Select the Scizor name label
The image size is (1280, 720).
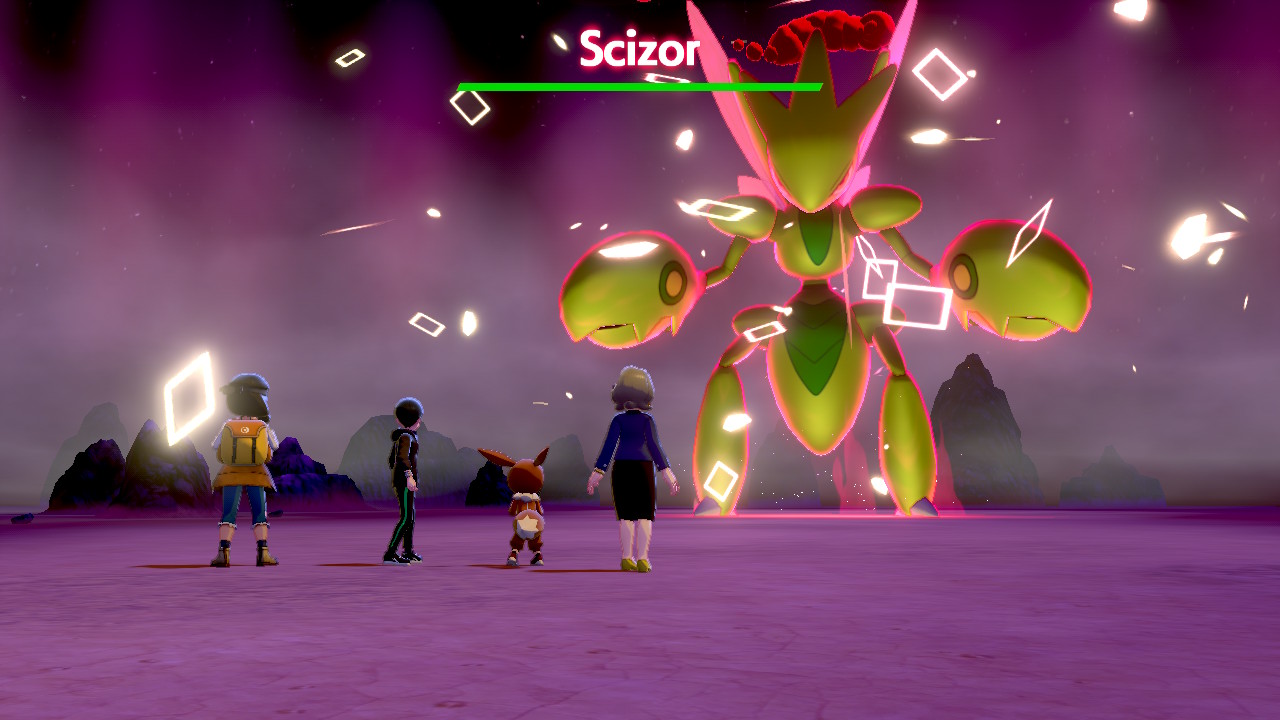pyautogui.click(x=640, y=48)
